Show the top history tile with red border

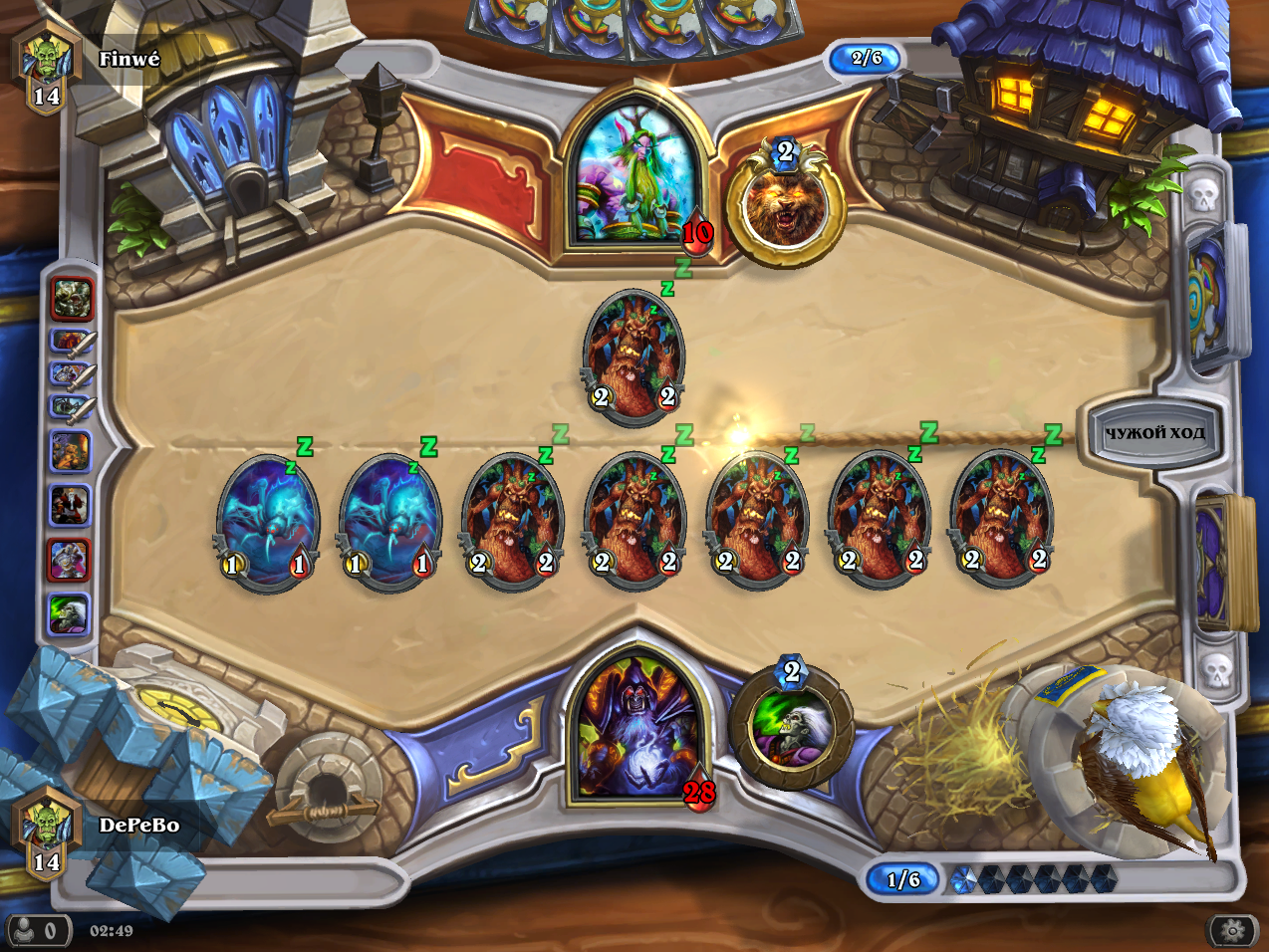[72, 298]
